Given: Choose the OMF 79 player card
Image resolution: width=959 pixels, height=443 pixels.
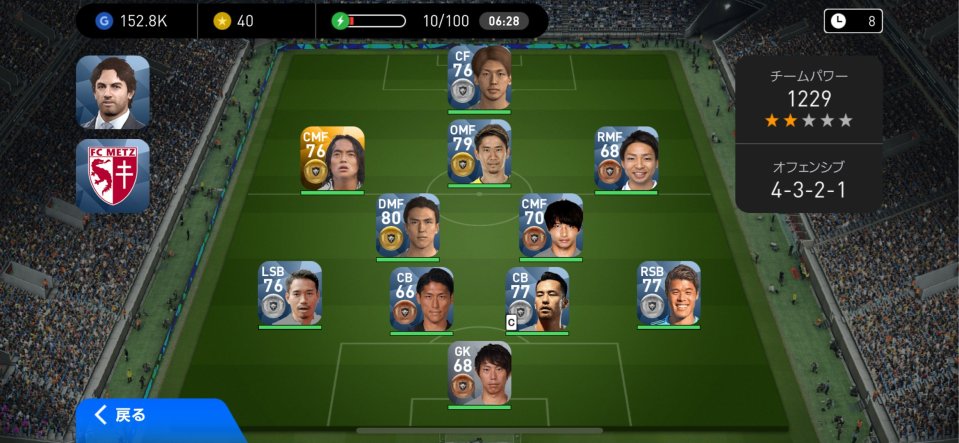Looking at the screenshot, I should (x=479, y=152).
